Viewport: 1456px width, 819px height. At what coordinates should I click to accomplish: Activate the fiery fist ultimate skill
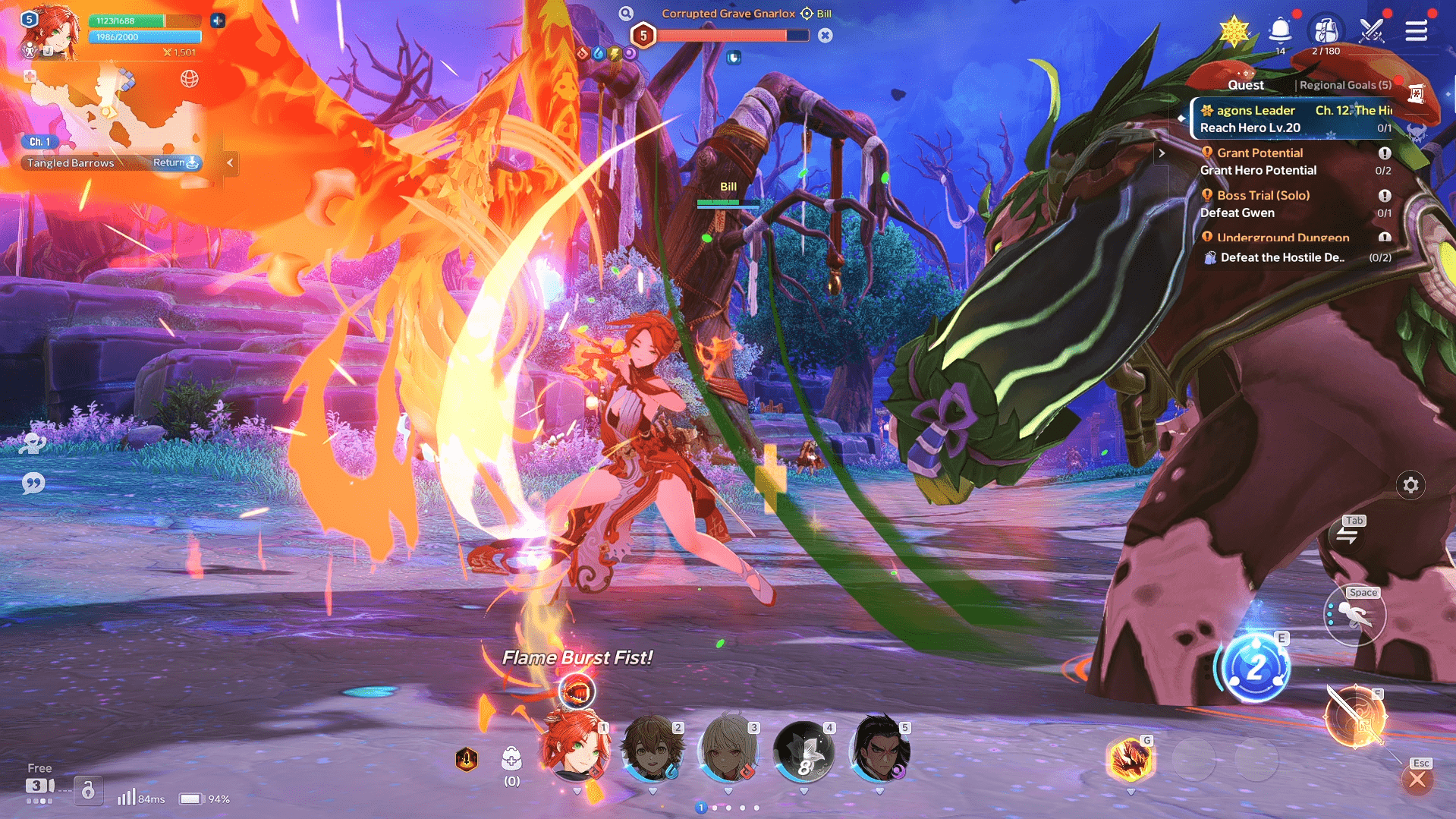[x=1130, y=760]
